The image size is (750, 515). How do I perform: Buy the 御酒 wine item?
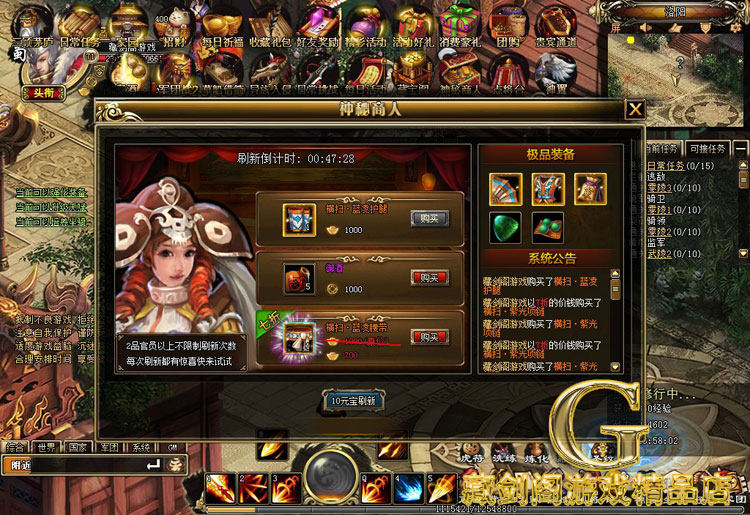[430, 277]
